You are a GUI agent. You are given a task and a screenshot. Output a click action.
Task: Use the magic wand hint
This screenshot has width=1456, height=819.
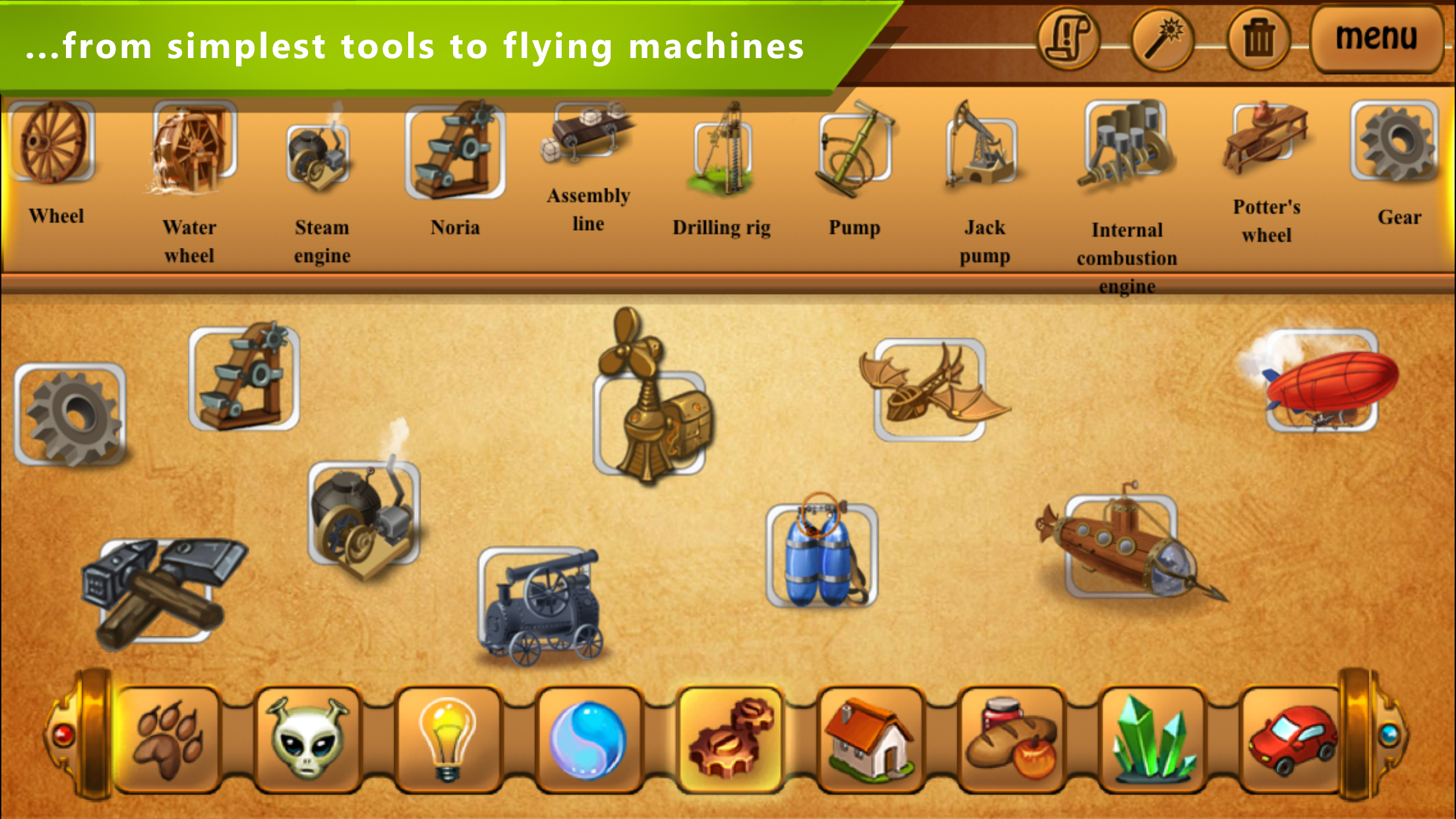click(x=1162, y=38)
